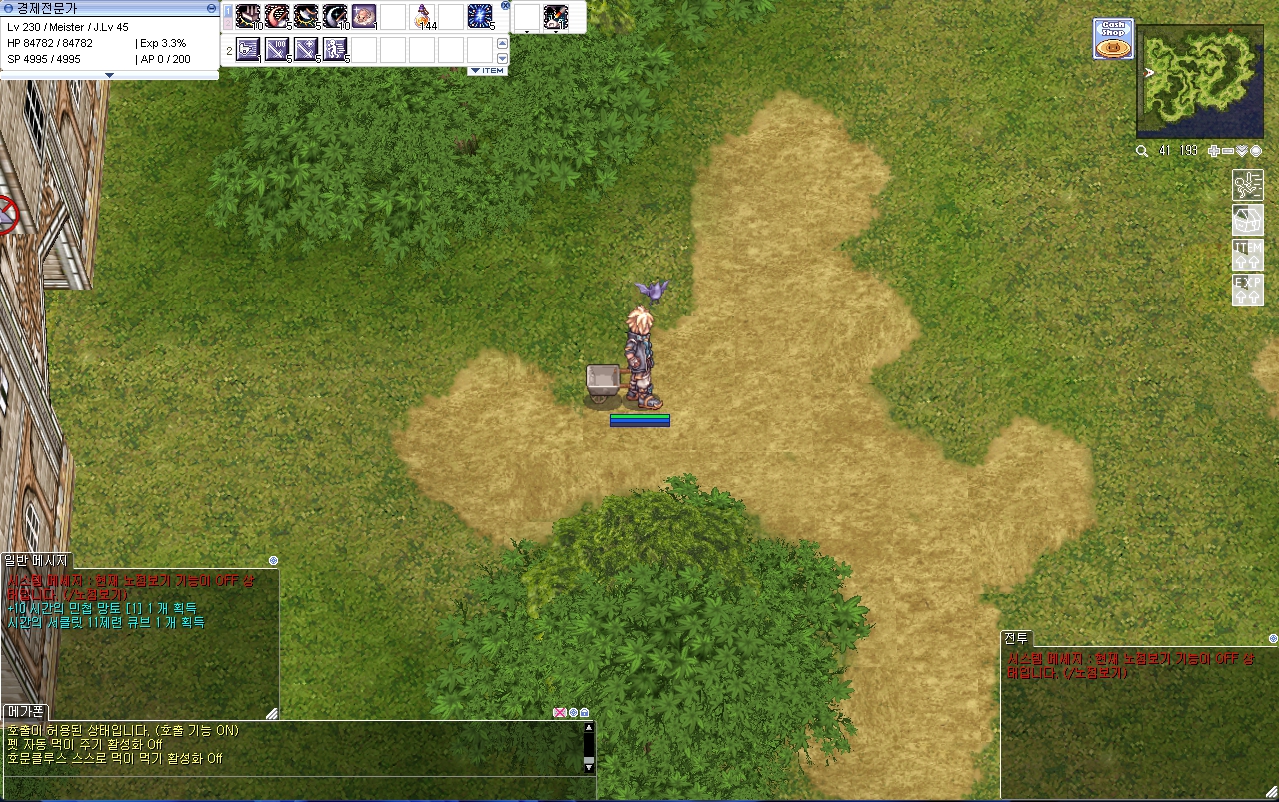1279x802 pixels.
Task: Select the pink creature skill icon
Action: tap(364, 17)
